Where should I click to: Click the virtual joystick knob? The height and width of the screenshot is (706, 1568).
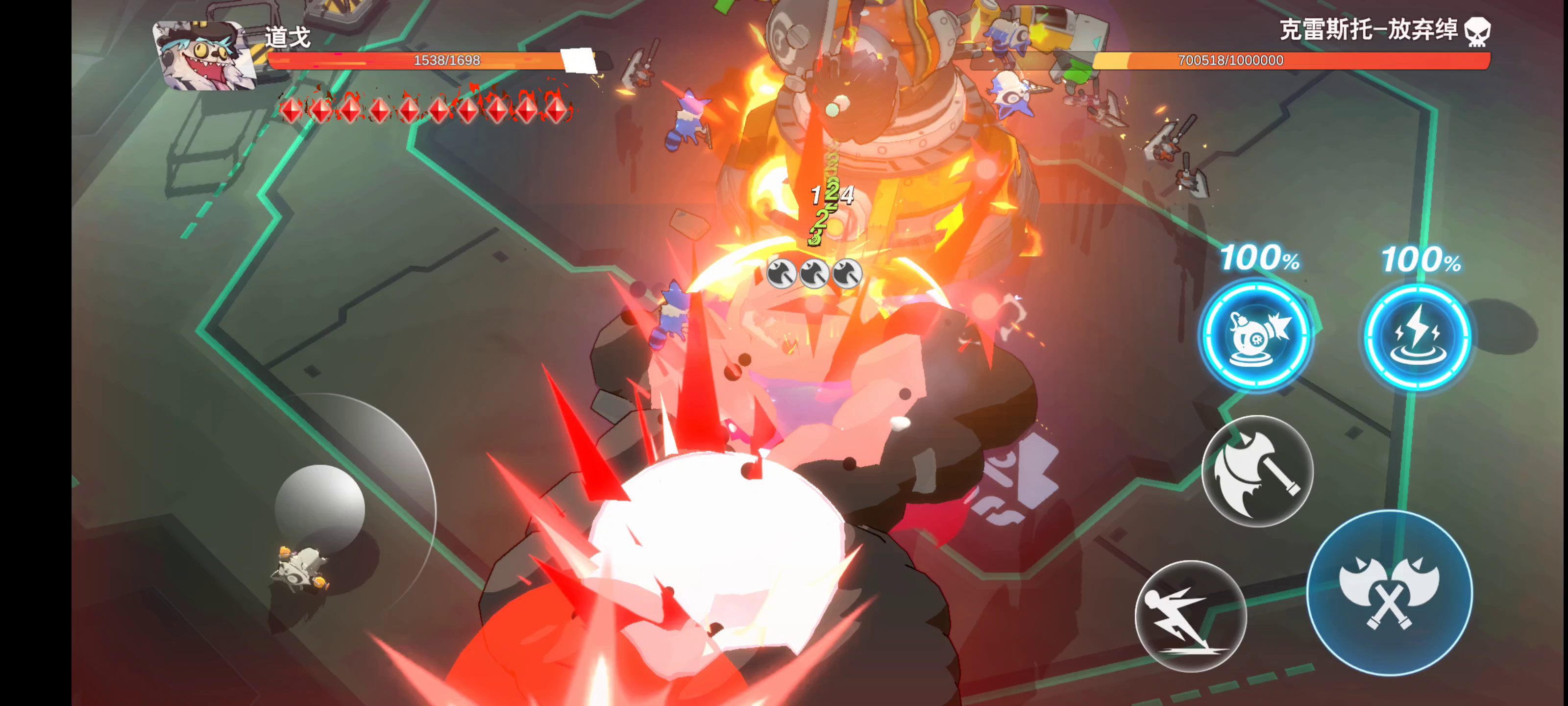tap(319, 508)
